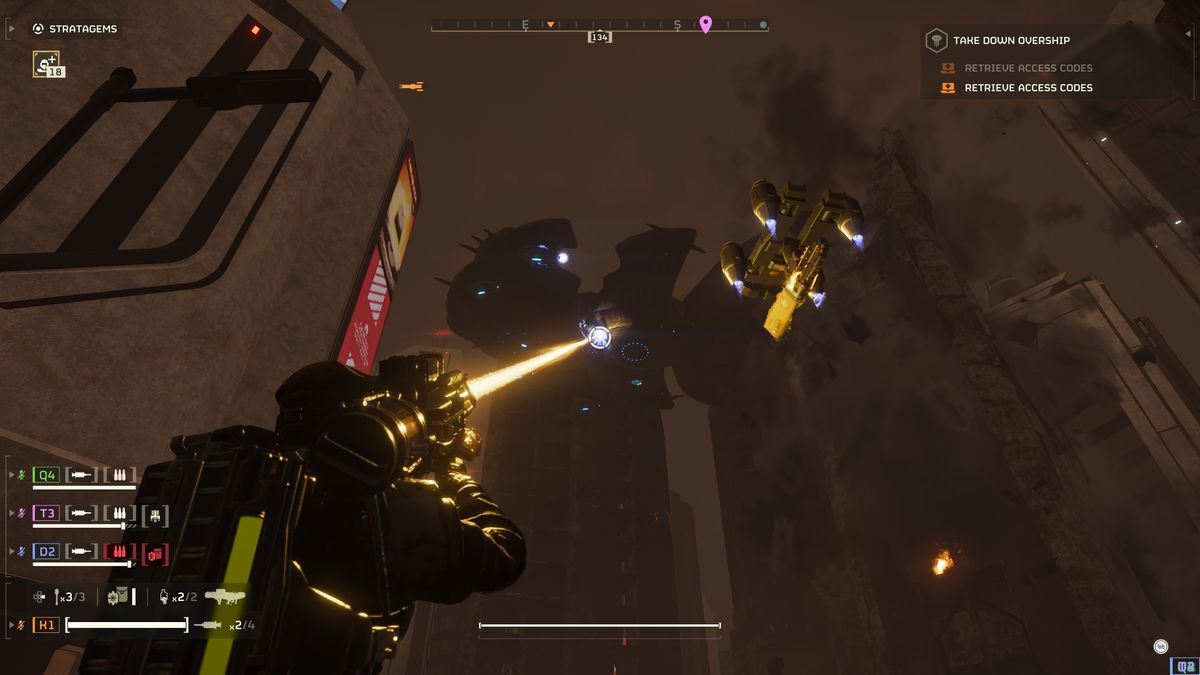Viewport: 1200px width, 675px height.
Task: Click T3's jump pack backpack icon
Action: pyautogui.click(x=155, y=515)
